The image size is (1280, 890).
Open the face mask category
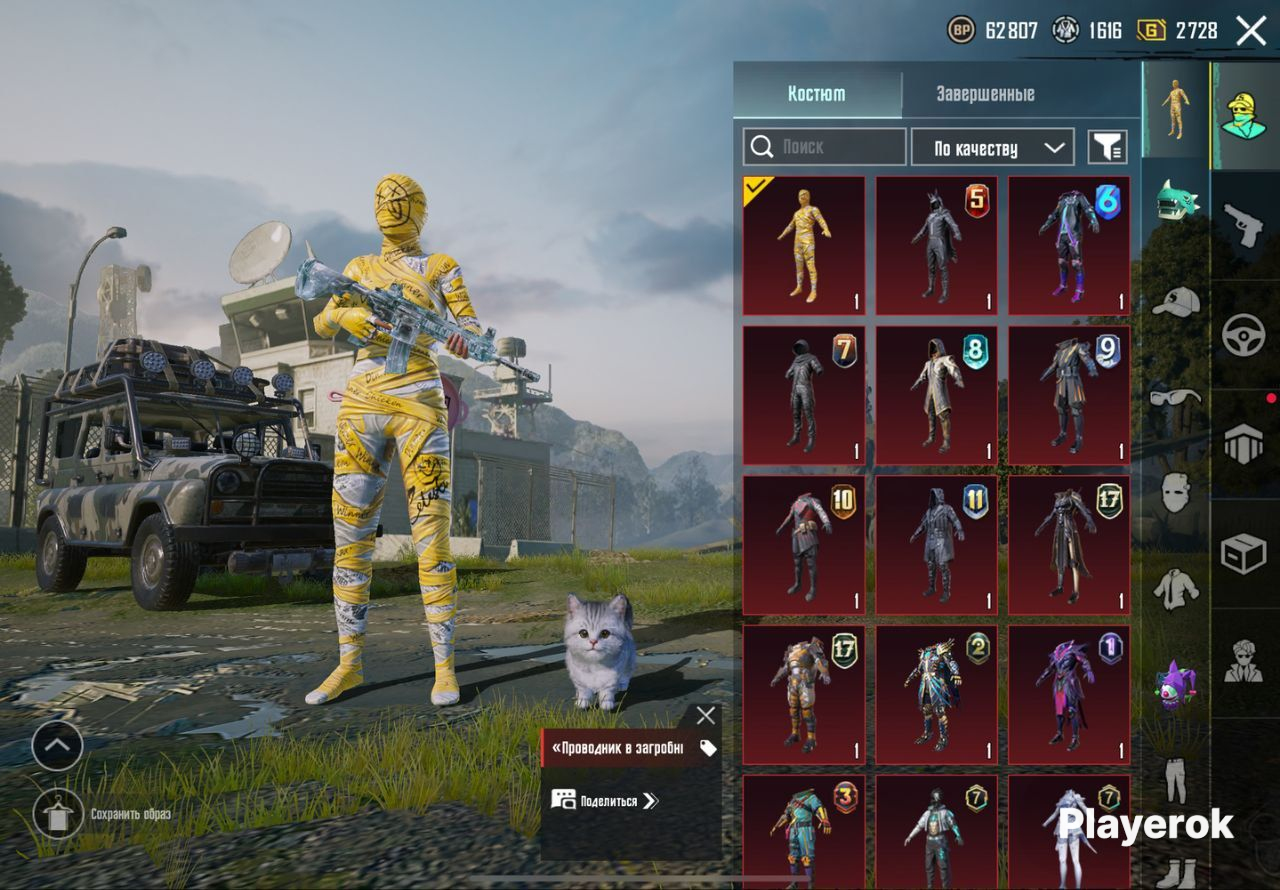click(1176, 492)
